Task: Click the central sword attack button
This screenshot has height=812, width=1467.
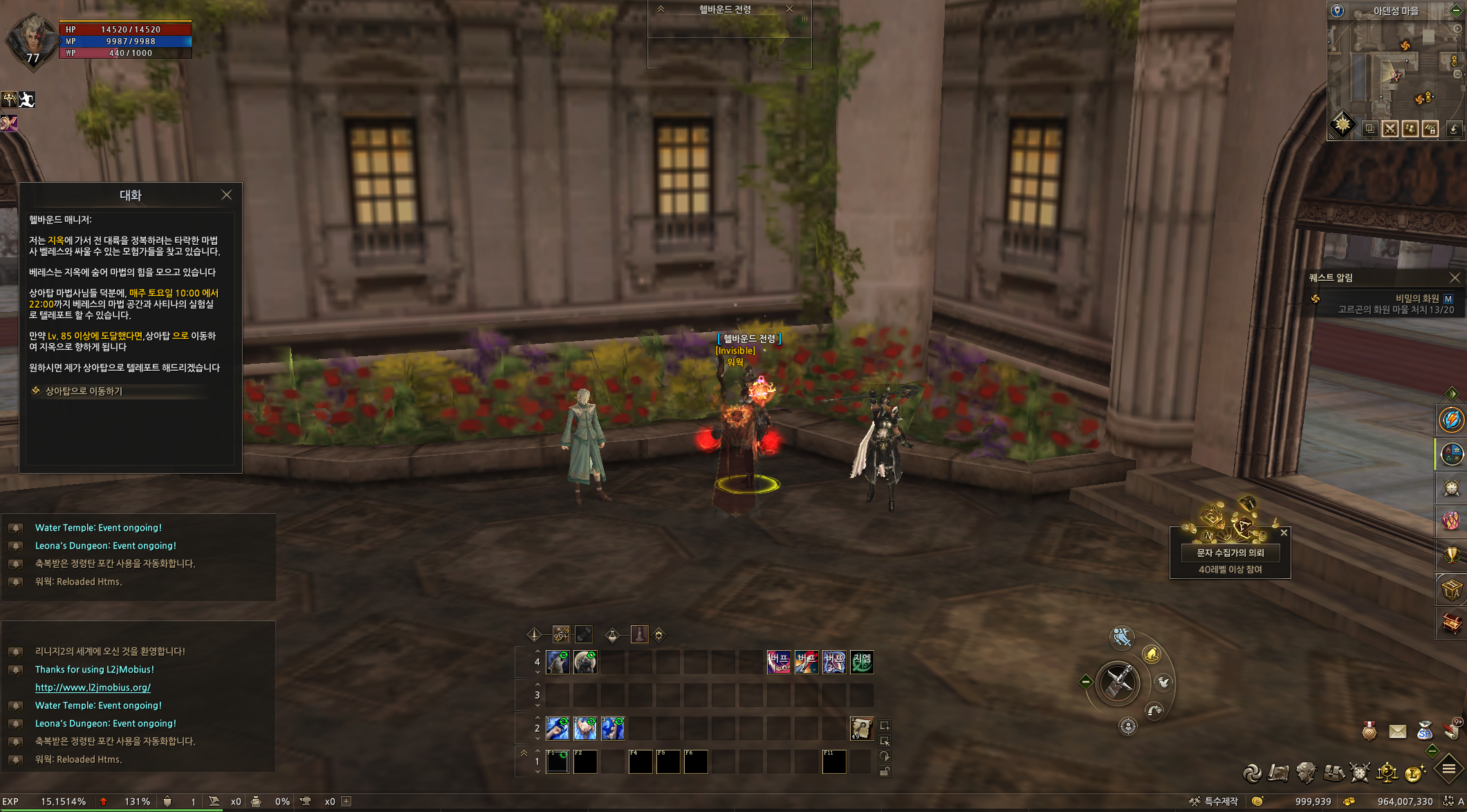Action: 1118,683
